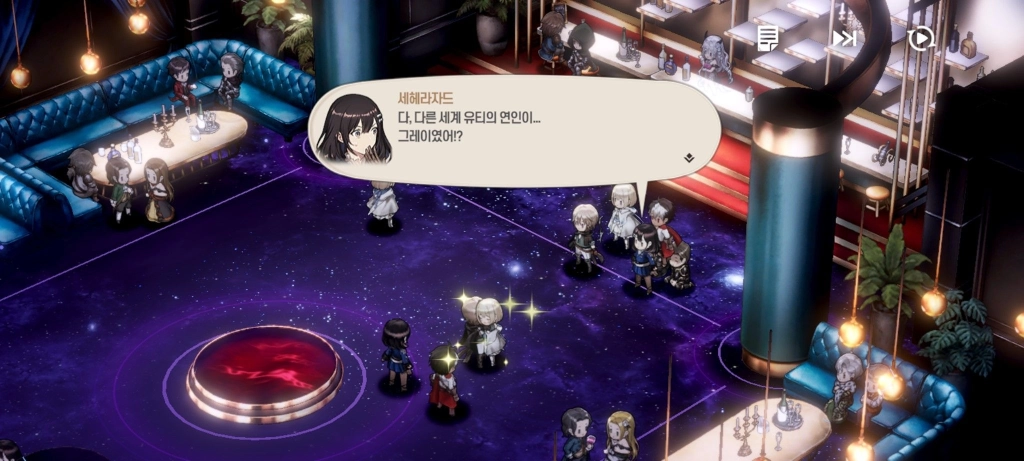The image size is (1024, 461).
Task: Open the dialogue log document icon
Action: [x=768, y=38]
